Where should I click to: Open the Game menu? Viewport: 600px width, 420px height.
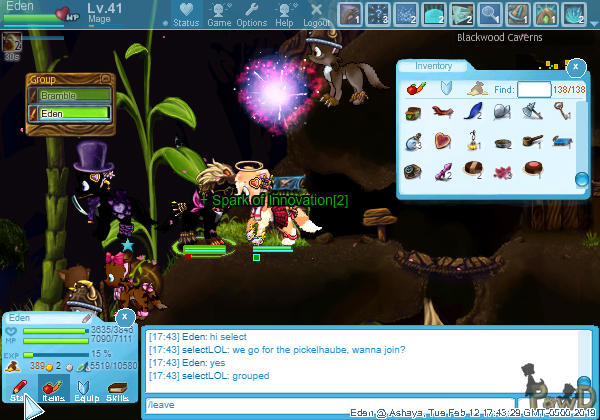point(219,15)
